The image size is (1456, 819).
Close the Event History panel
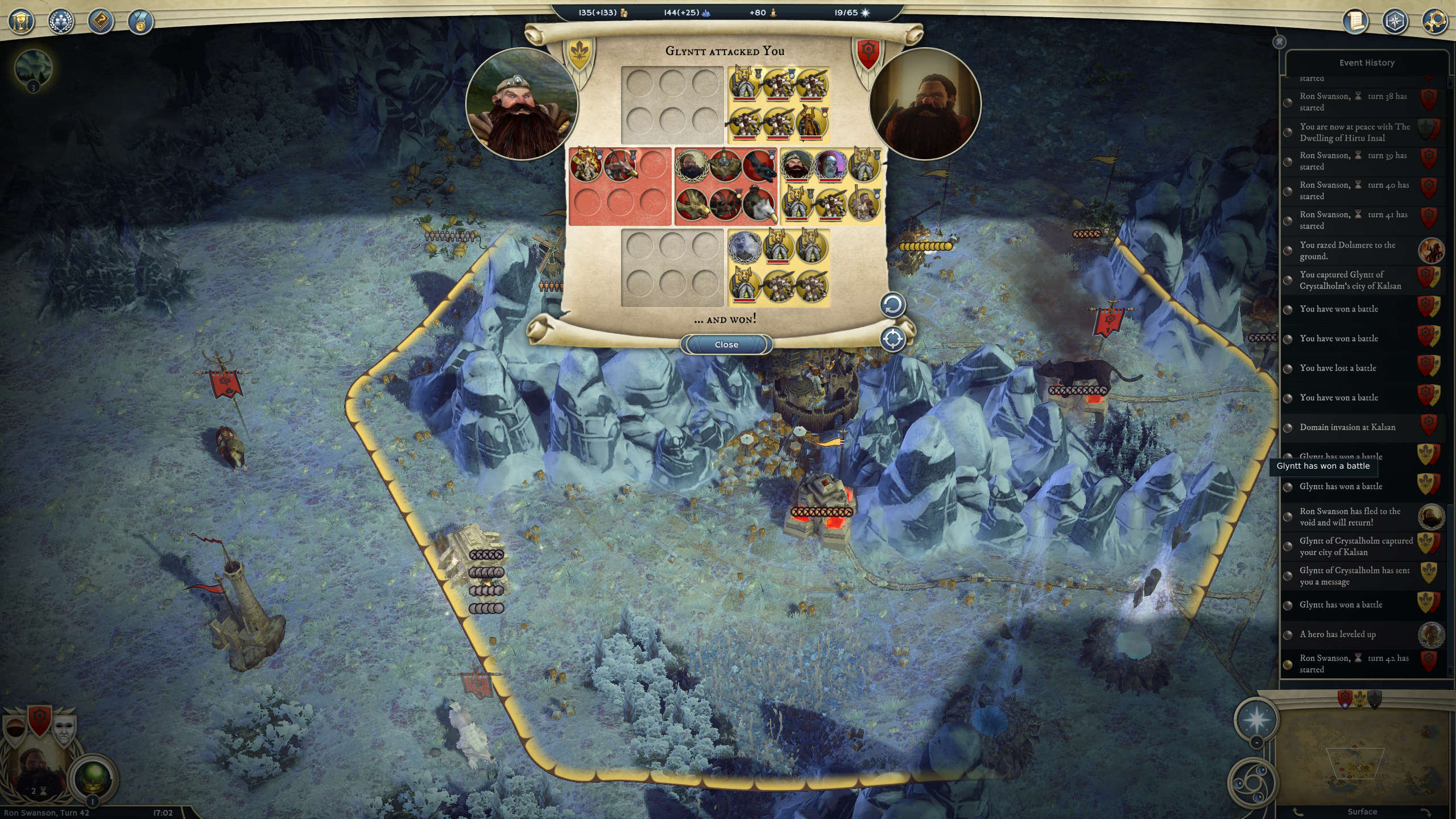point(1279,42)
